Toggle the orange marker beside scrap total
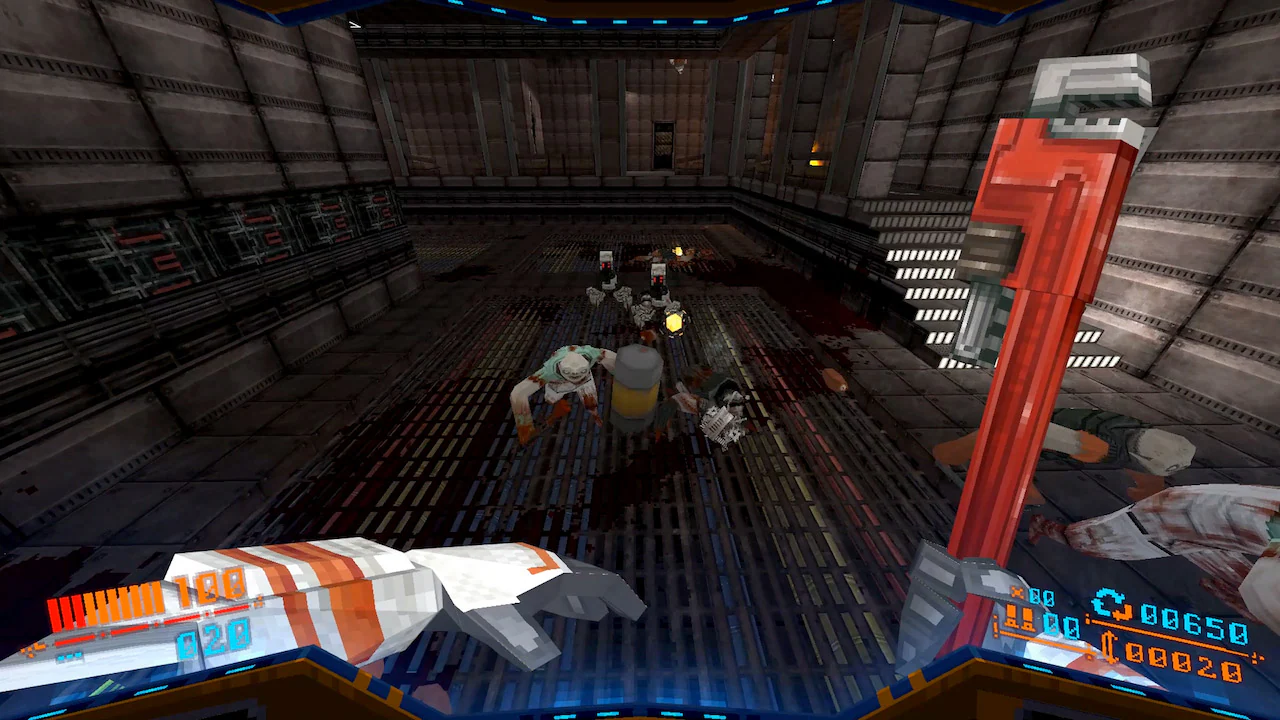This screenshot has height=720, width=1280. pyautogui.click(x=1088, y=618)
